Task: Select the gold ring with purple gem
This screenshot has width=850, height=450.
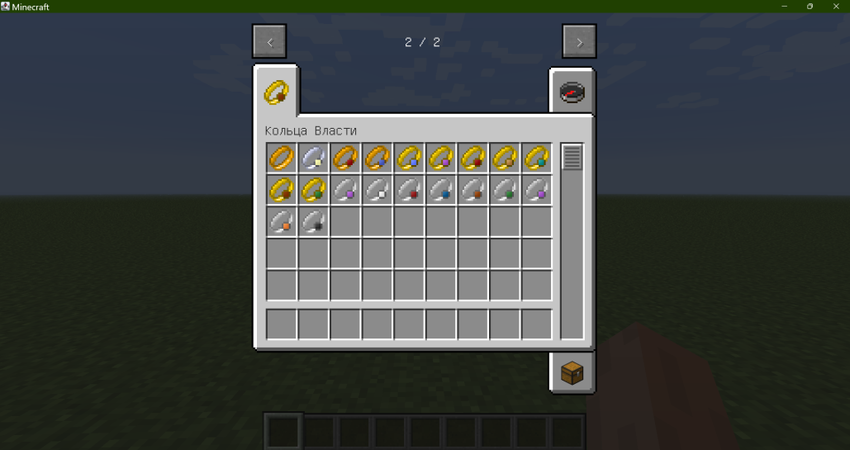Action: 442,158
